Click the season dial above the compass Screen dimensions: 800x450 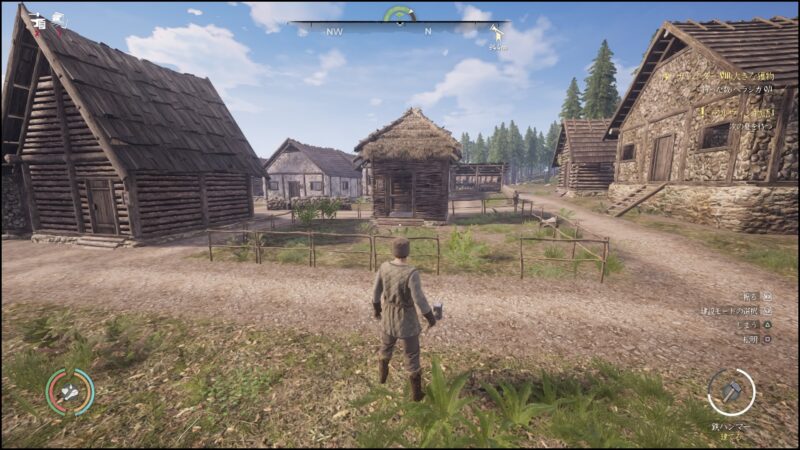399,14
